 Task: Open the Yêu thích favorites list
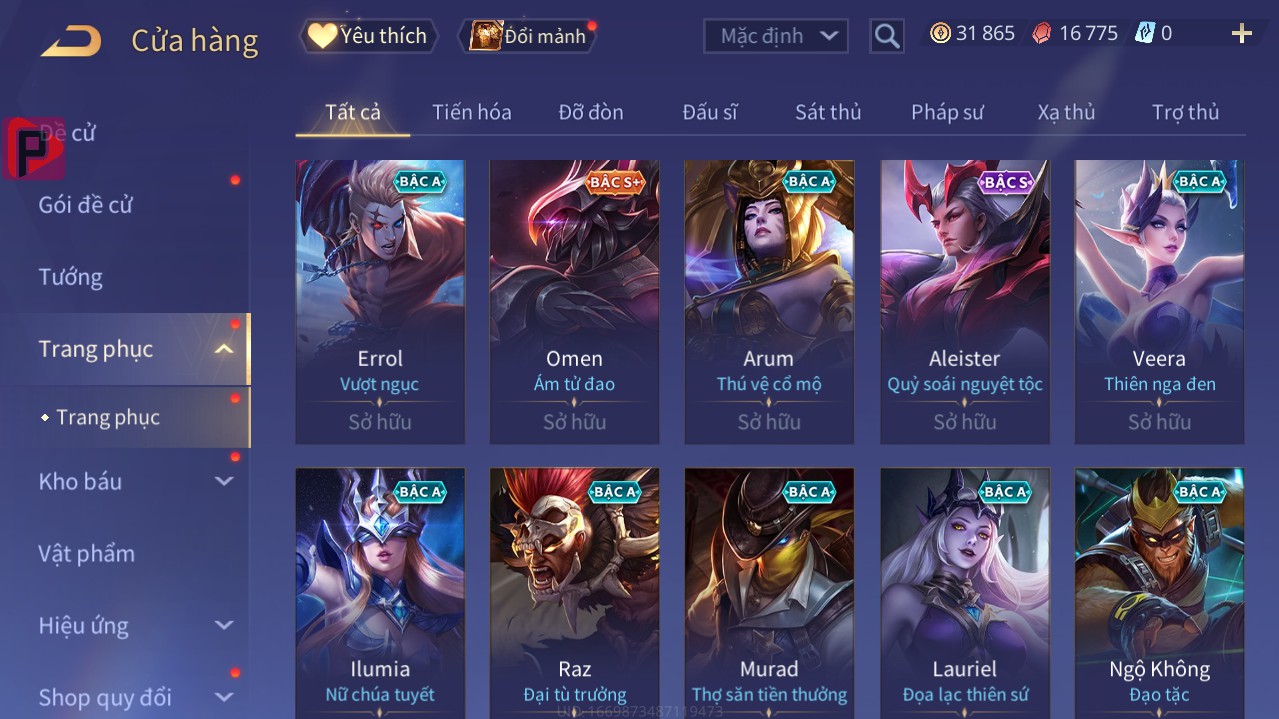click(368, 36)
